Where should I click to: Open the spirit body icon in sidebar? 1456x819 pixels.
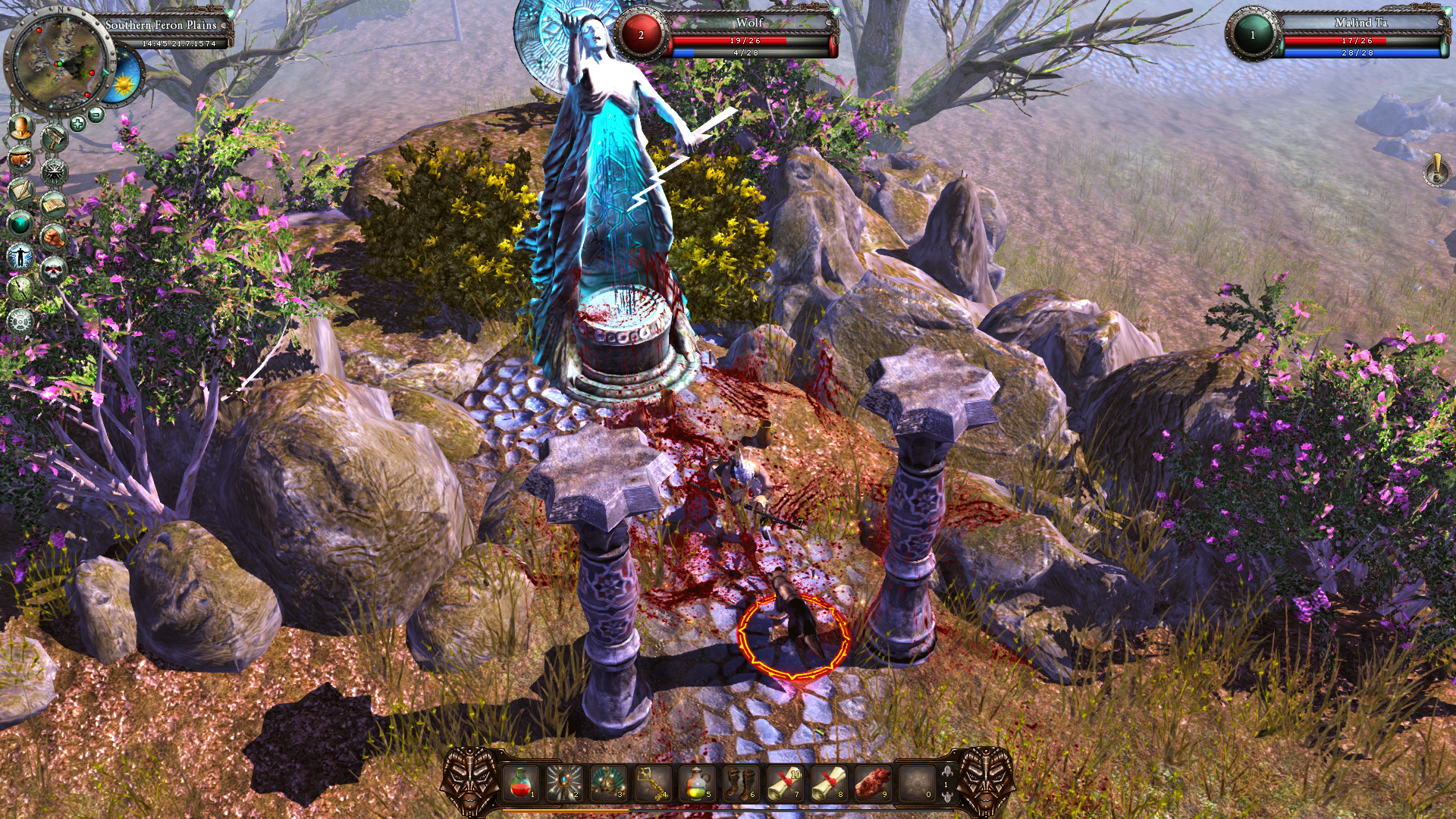click(19, 256)
